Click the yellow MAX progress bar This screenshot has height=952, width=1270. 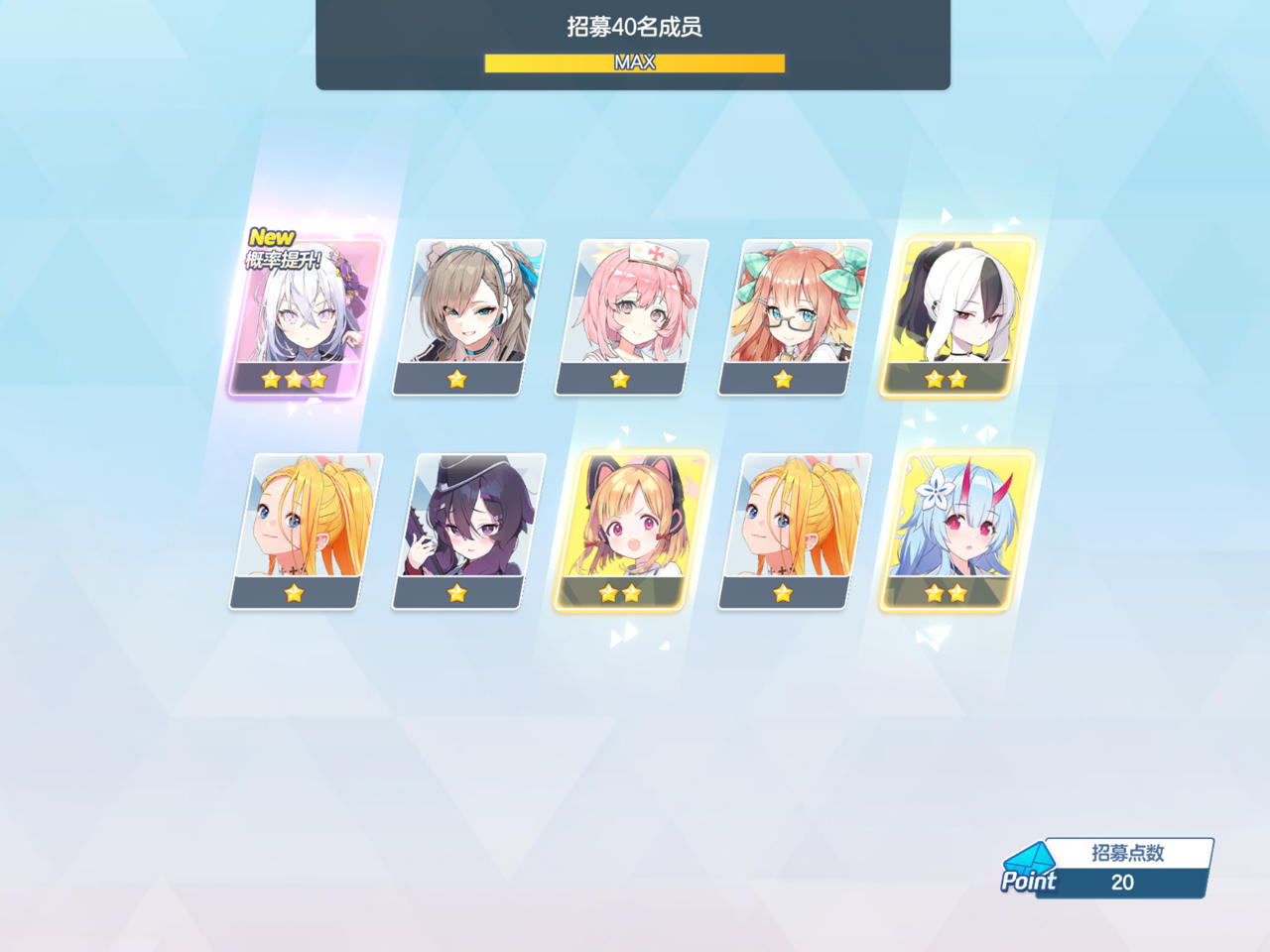click(634, 62)
